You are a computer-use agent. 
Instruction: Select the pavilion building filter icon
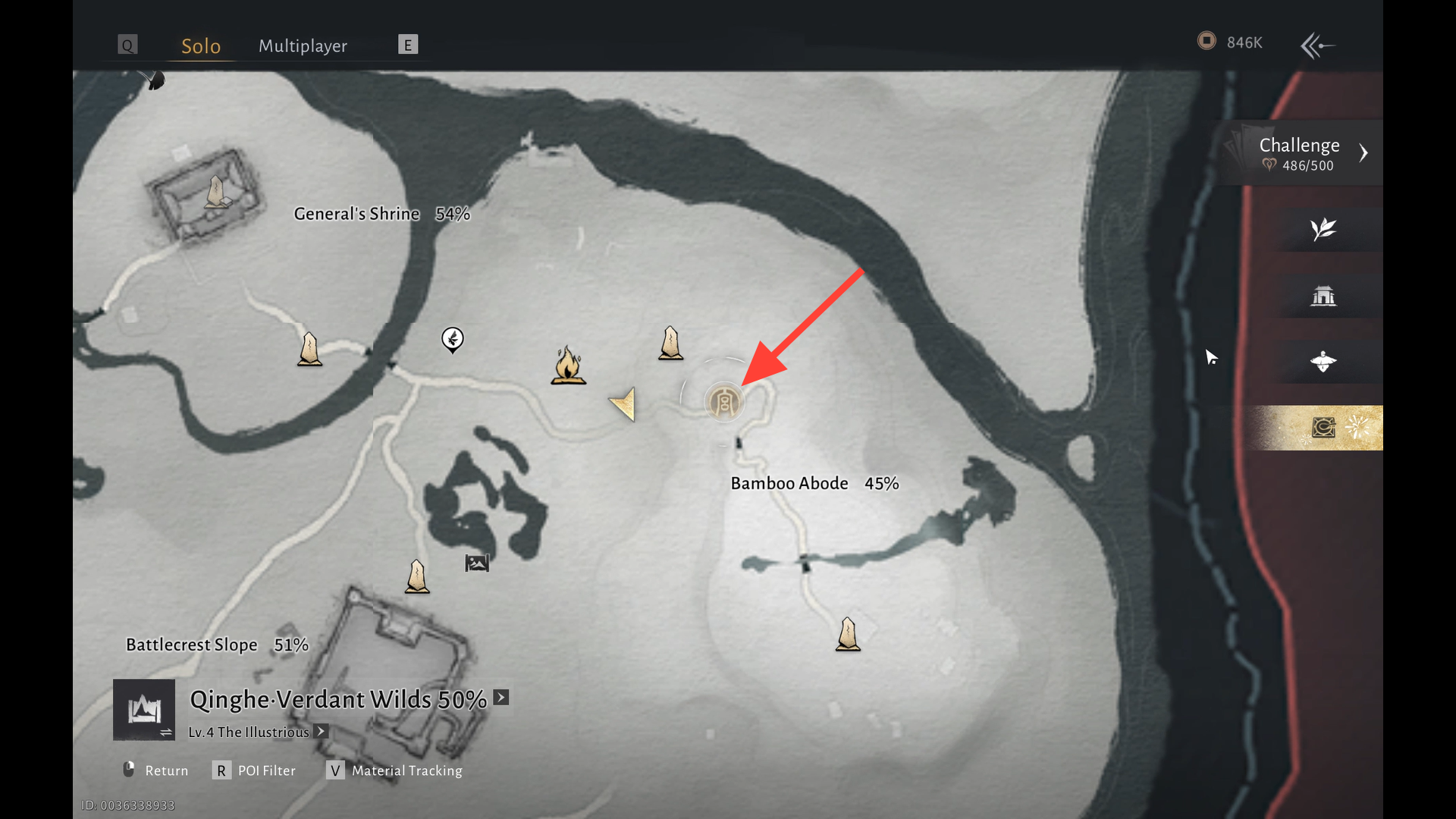click(x=1323, y=296)
